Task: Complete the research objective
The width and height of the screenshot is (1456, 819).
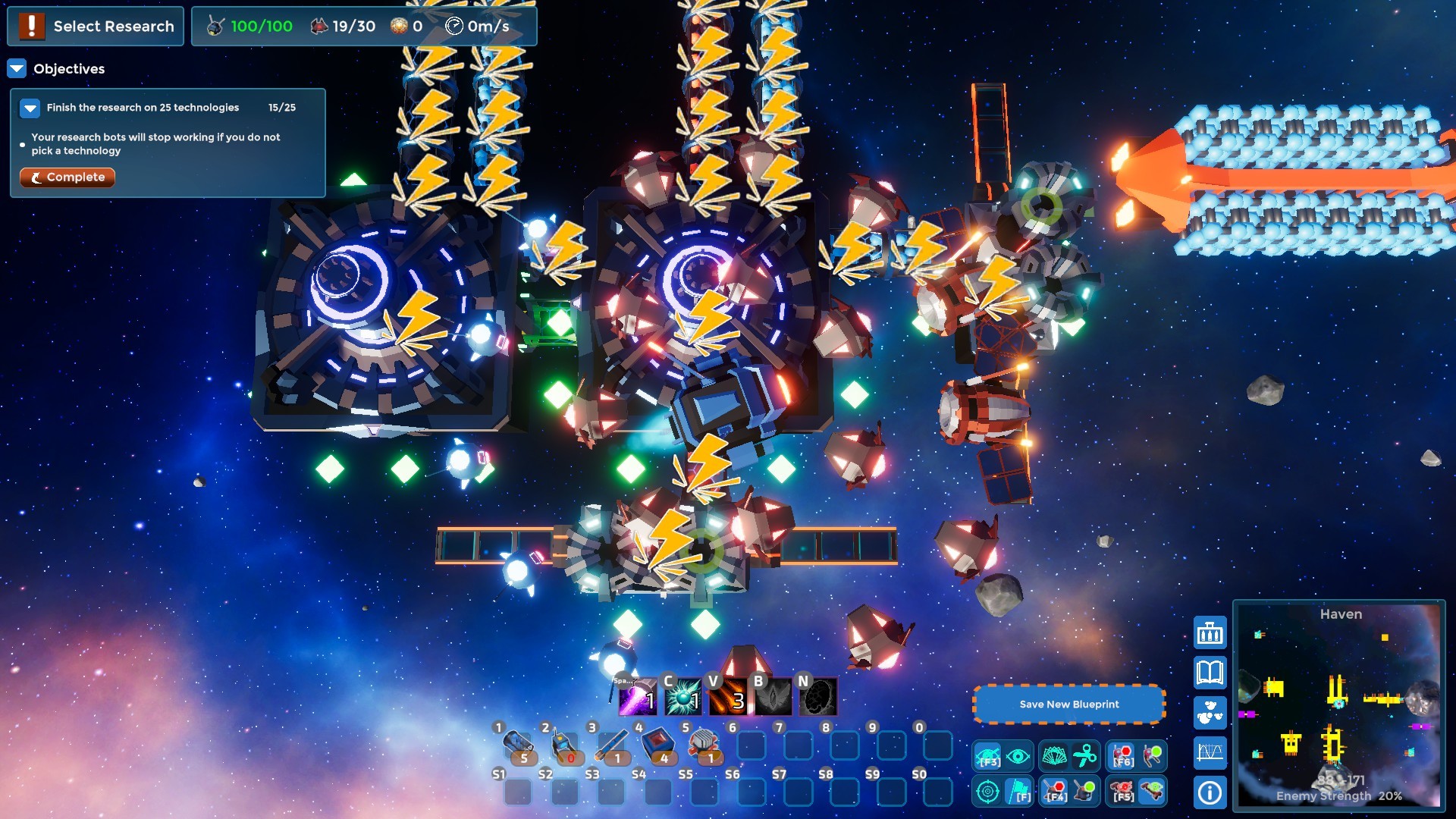Action: (67, 177)
